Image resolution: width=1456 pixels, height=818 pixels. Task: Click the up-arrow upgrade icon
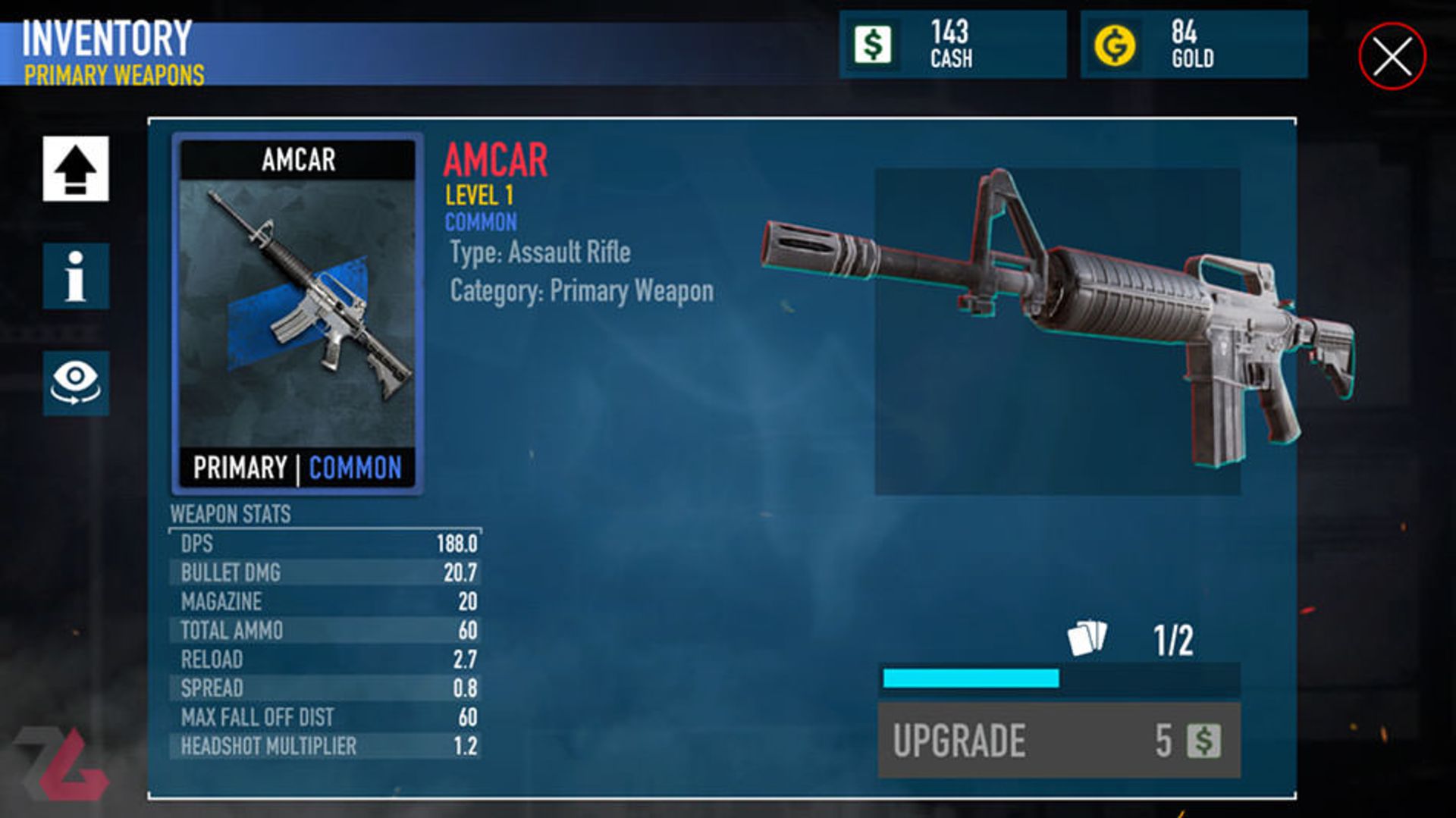76,168
